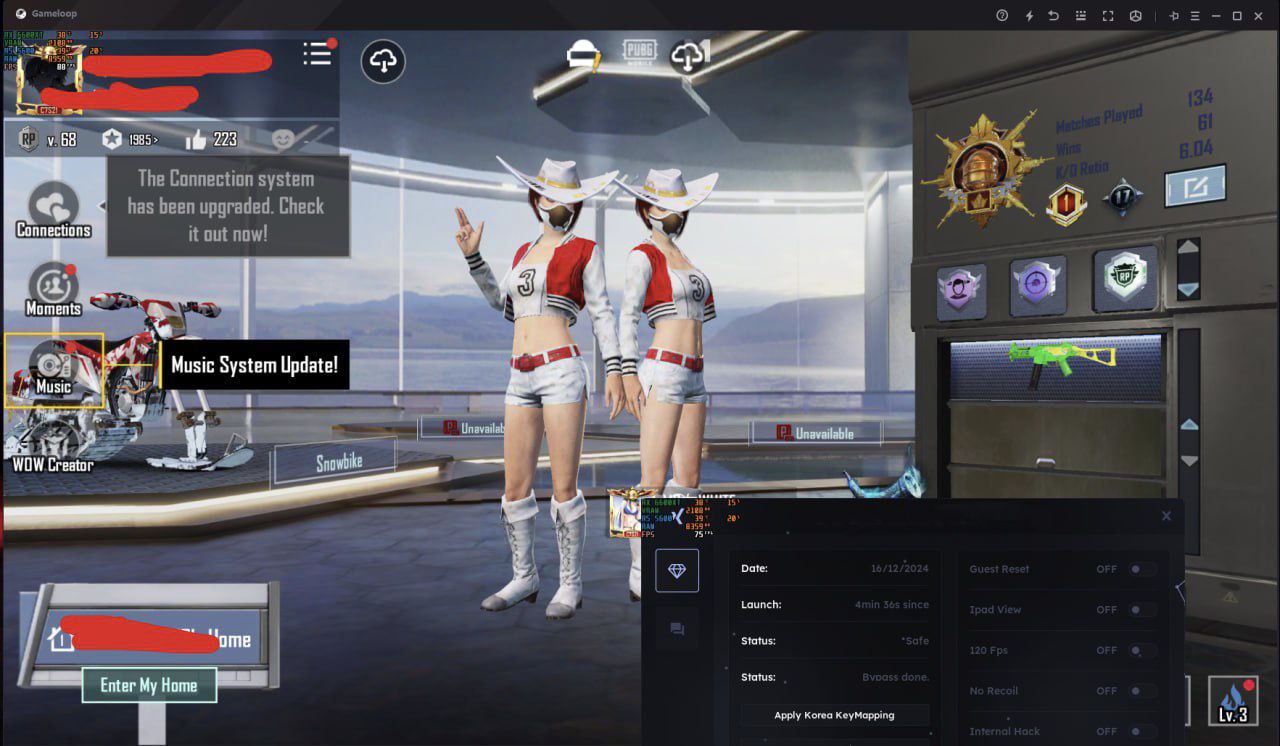This screenshot has width=1280, height=746.
Task: Click the Enter My Home button
Action: (x=149, y=685)
